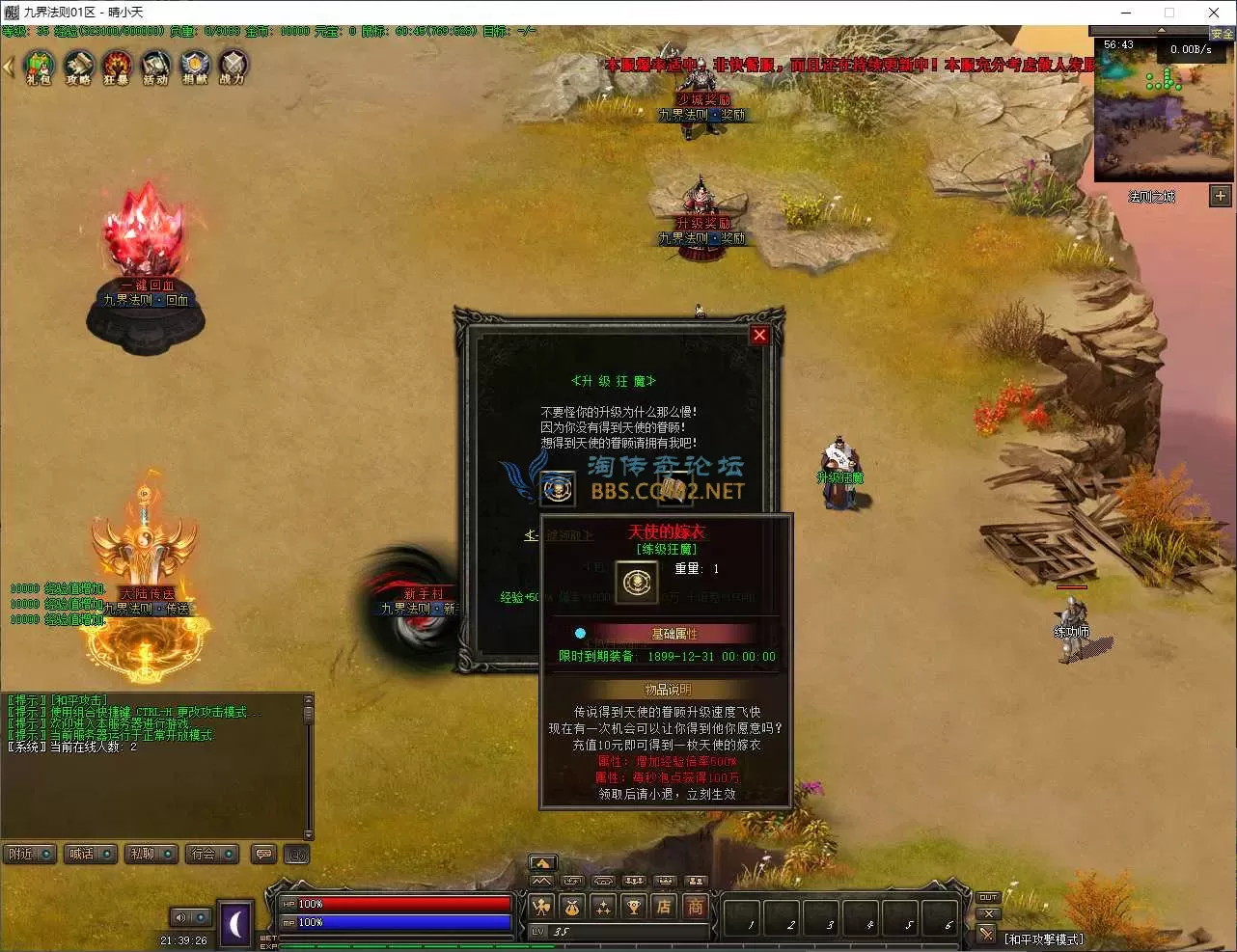Open the inventory bag icon
Screen dimensions: 1237x952
[573, 907]
